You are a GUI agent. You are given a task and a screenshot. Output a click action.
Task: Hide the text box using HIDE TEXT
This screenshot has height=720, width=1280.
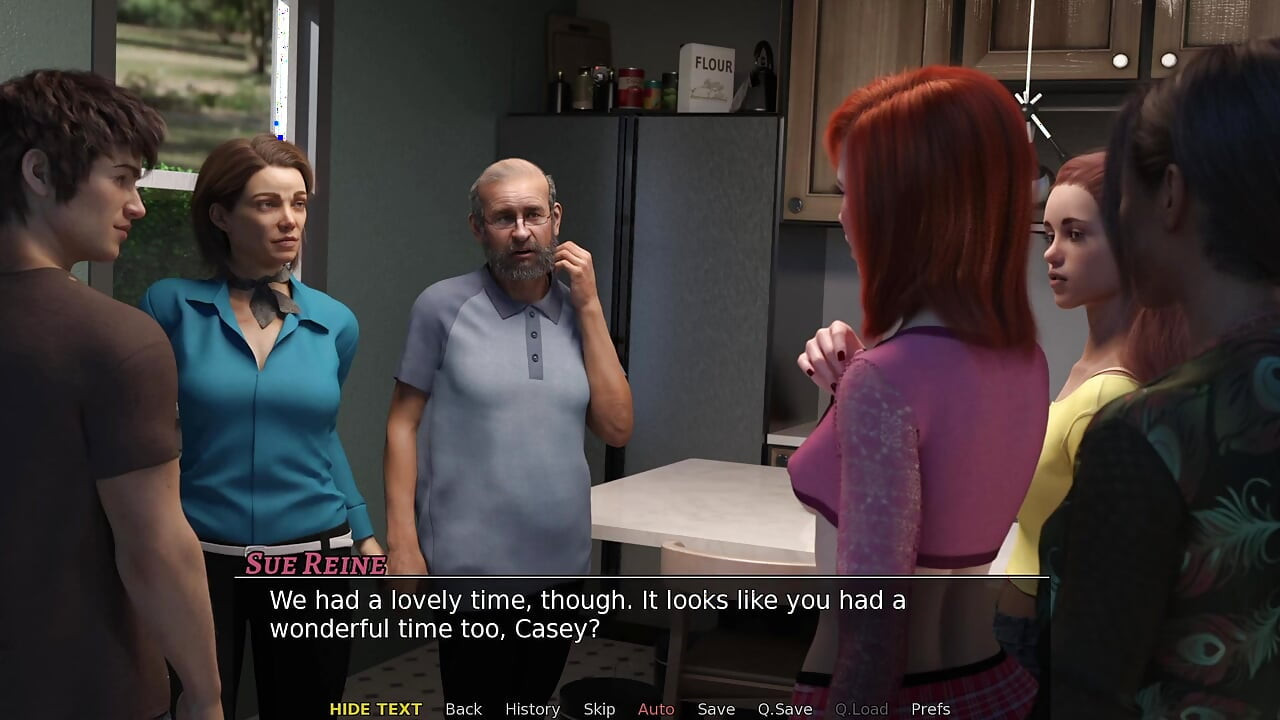(374, 709)
